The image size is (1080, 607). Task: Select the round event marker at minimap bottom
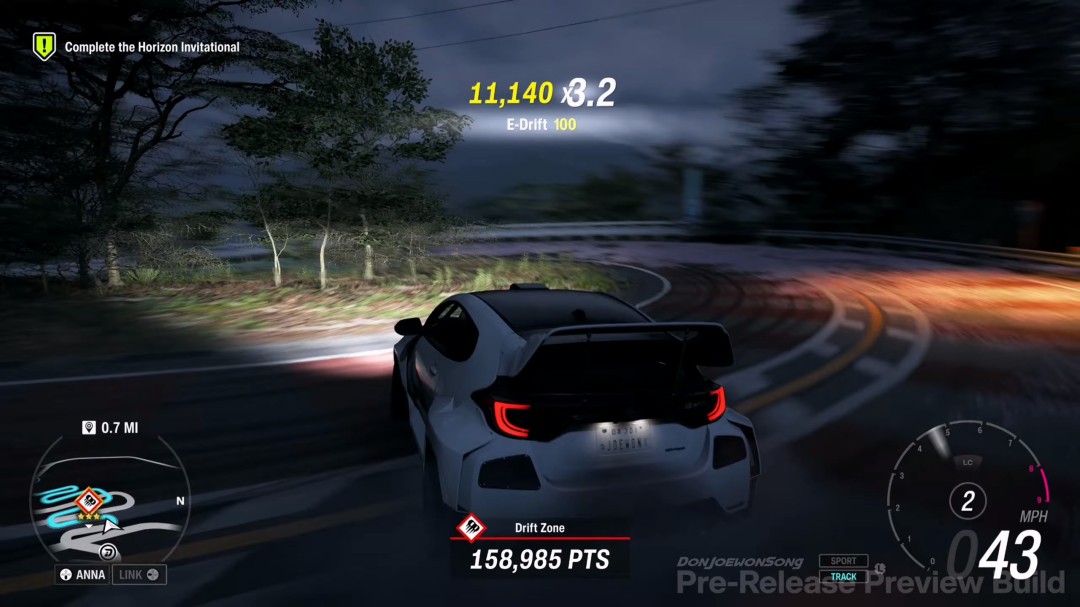(107, 552)
